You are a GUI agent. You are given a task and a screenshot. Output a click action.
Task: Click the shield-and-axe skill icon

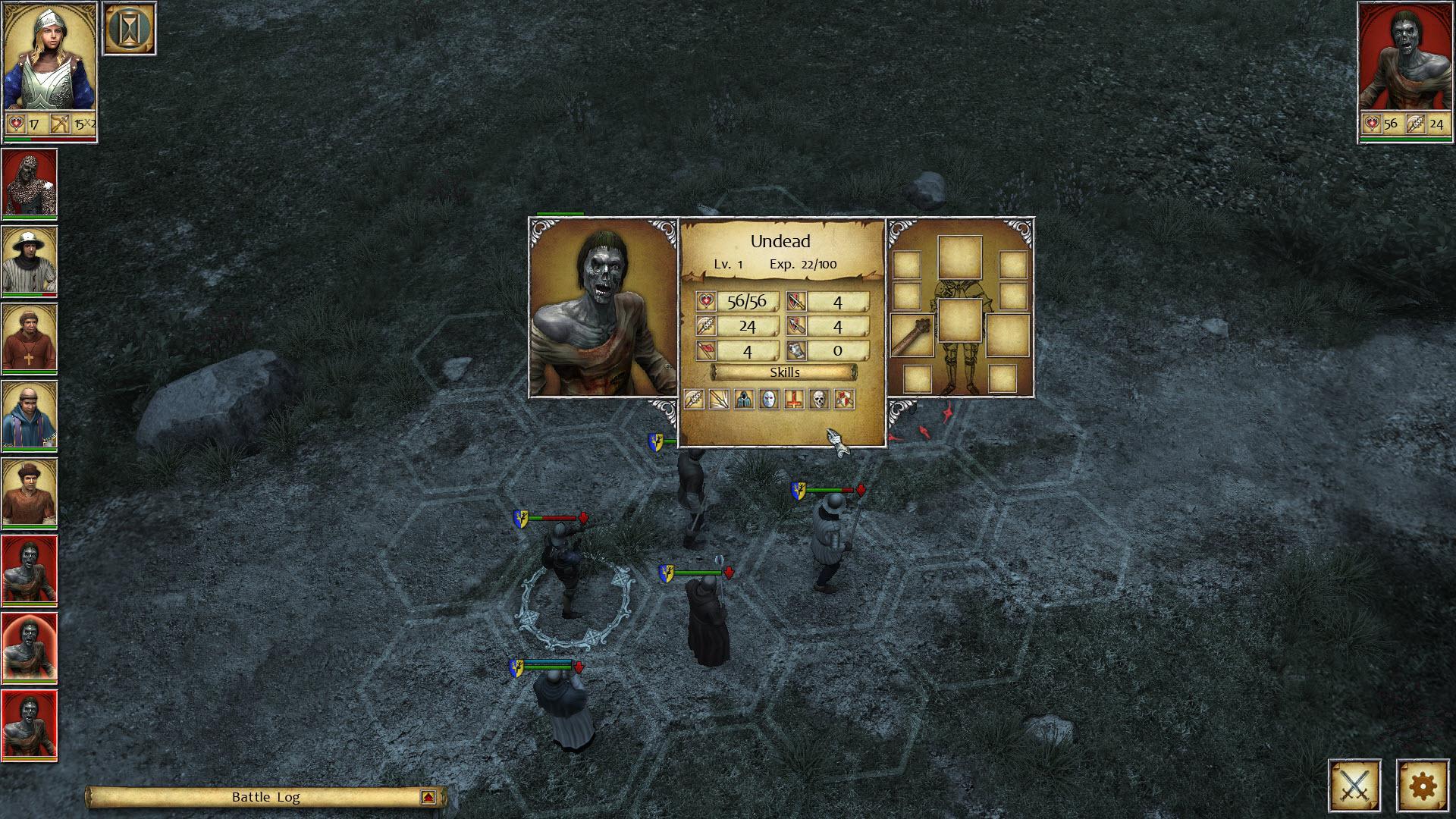(x=844, y=400)
